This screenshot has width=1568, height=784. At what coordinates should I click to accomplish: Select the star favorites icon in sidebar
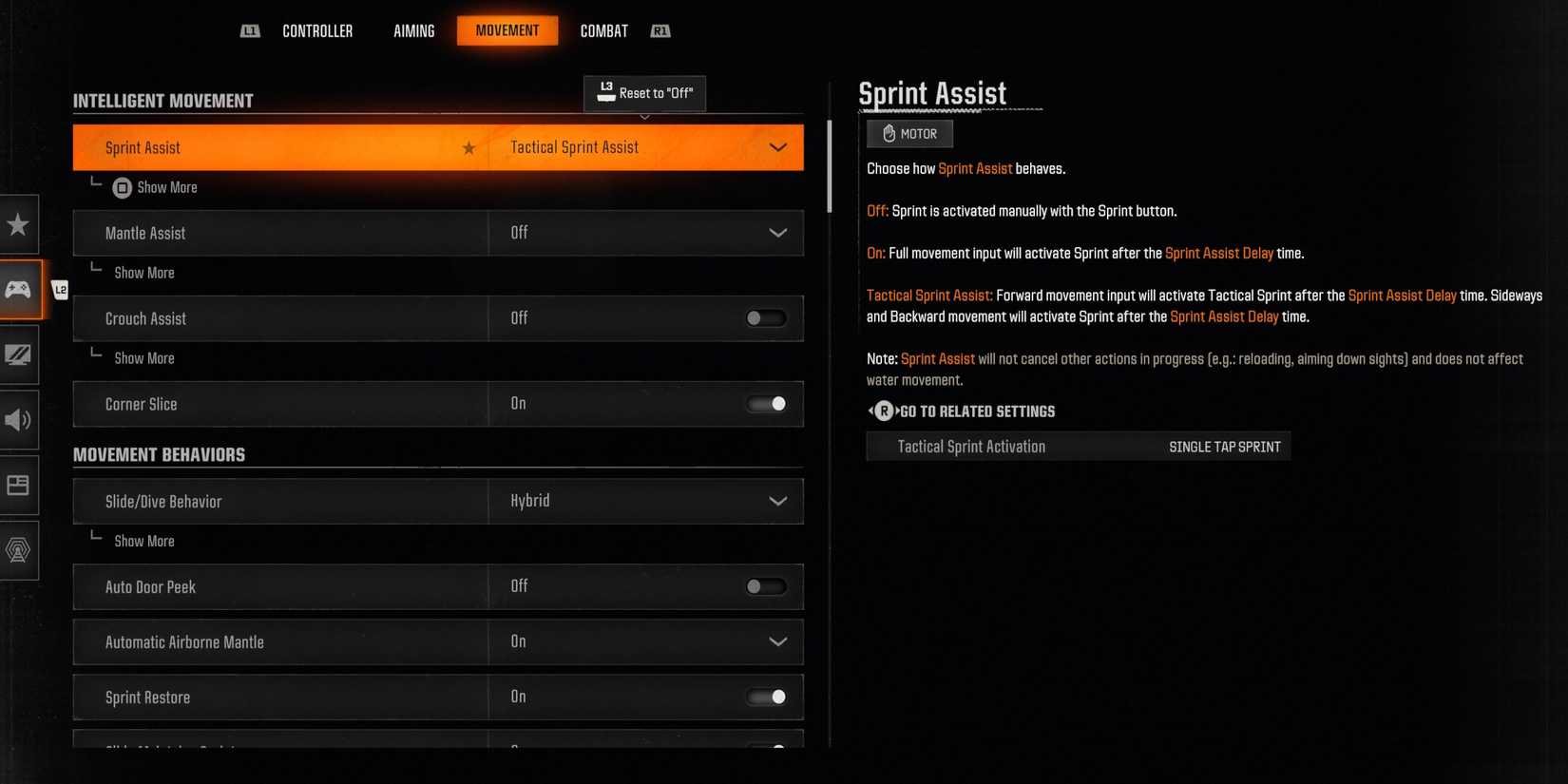pyautogui.click(x=19, y=224)
